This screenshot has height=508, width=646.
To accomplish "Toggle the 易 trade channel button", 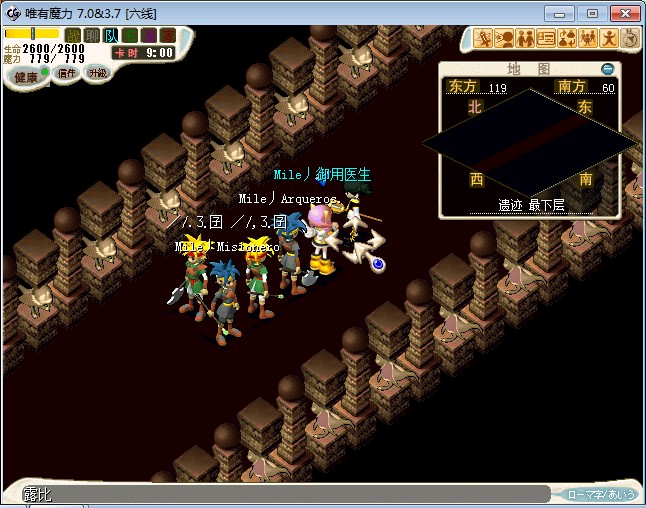I will pos(149,35).
